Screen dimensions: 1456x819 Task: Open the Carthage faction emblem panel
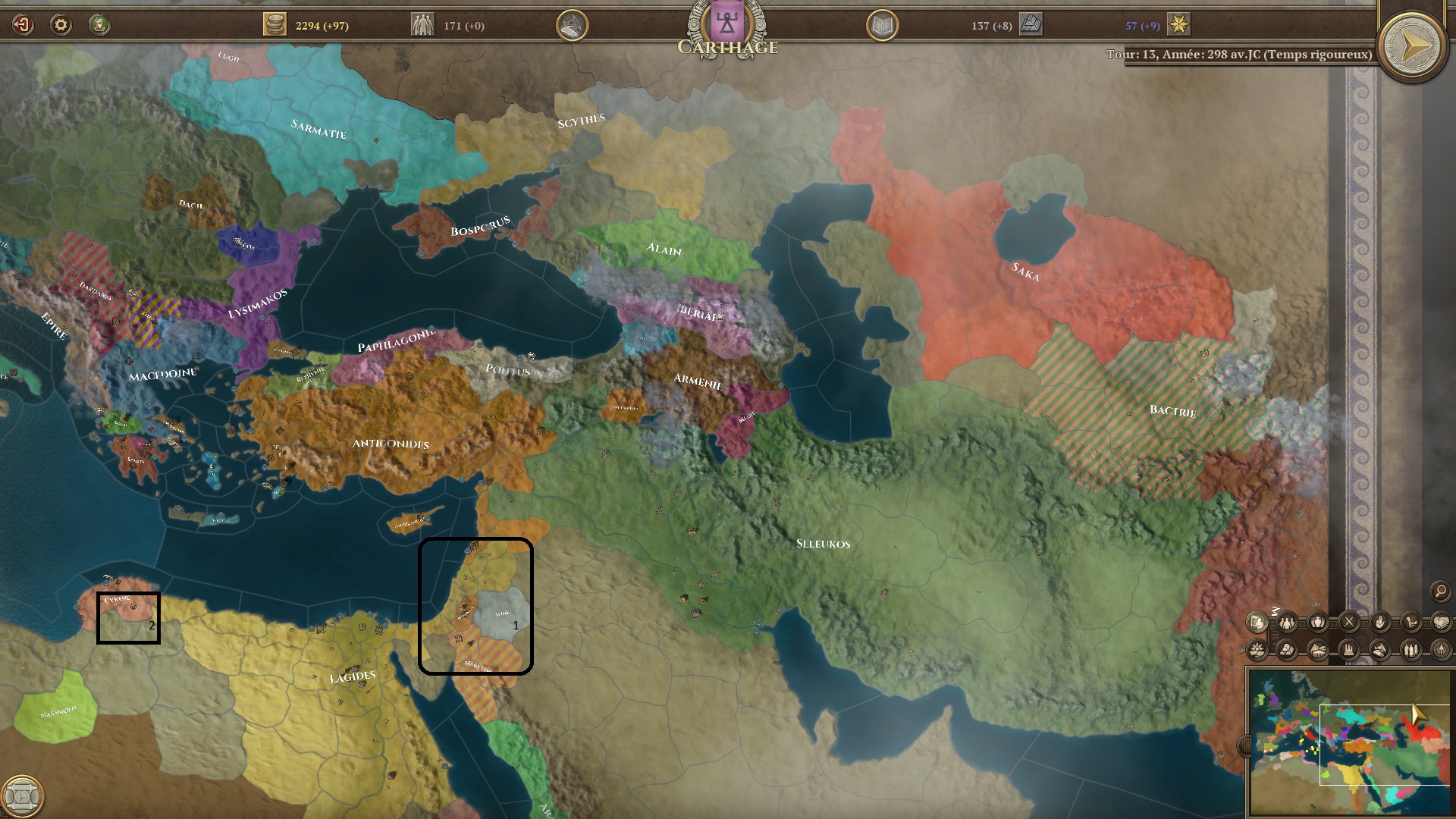[x=727, y=23]
